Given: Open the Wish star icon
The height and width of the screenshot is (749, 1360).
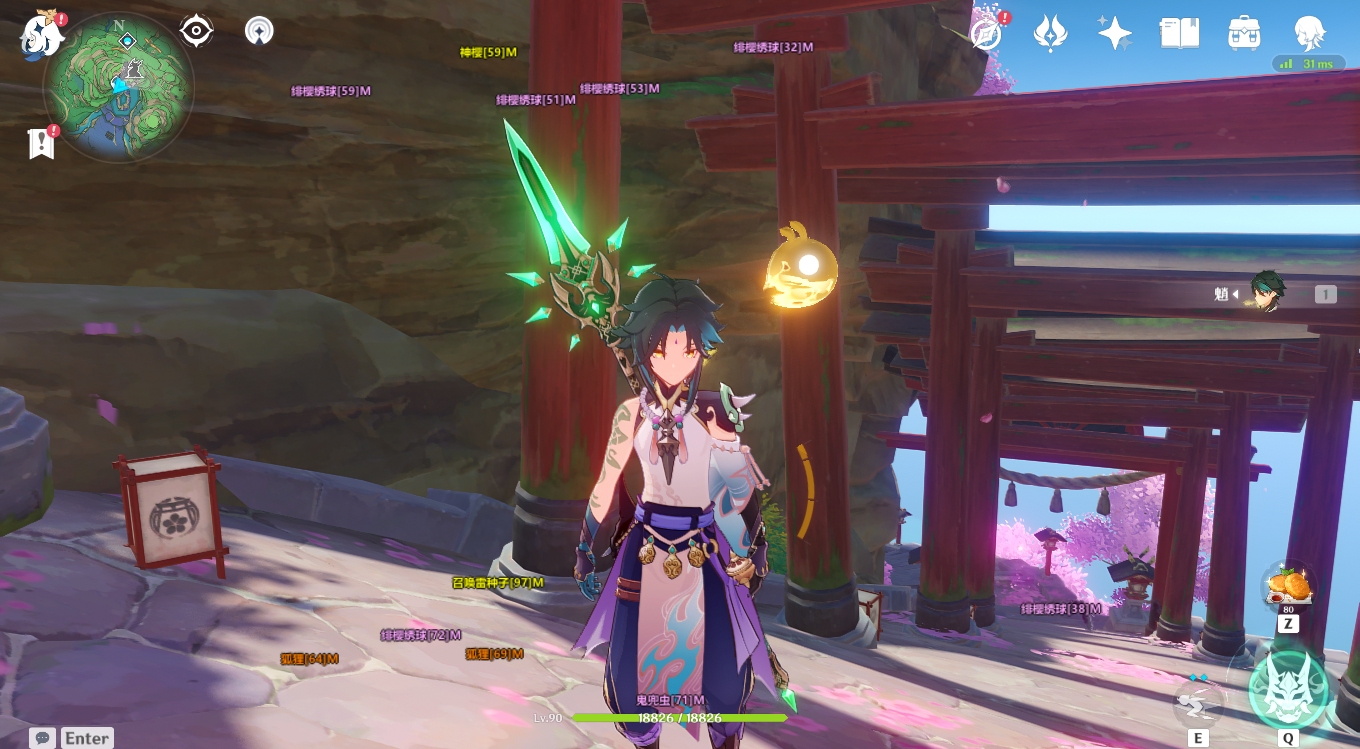Looking at the screenshot, I should (x=1114, y=33).
